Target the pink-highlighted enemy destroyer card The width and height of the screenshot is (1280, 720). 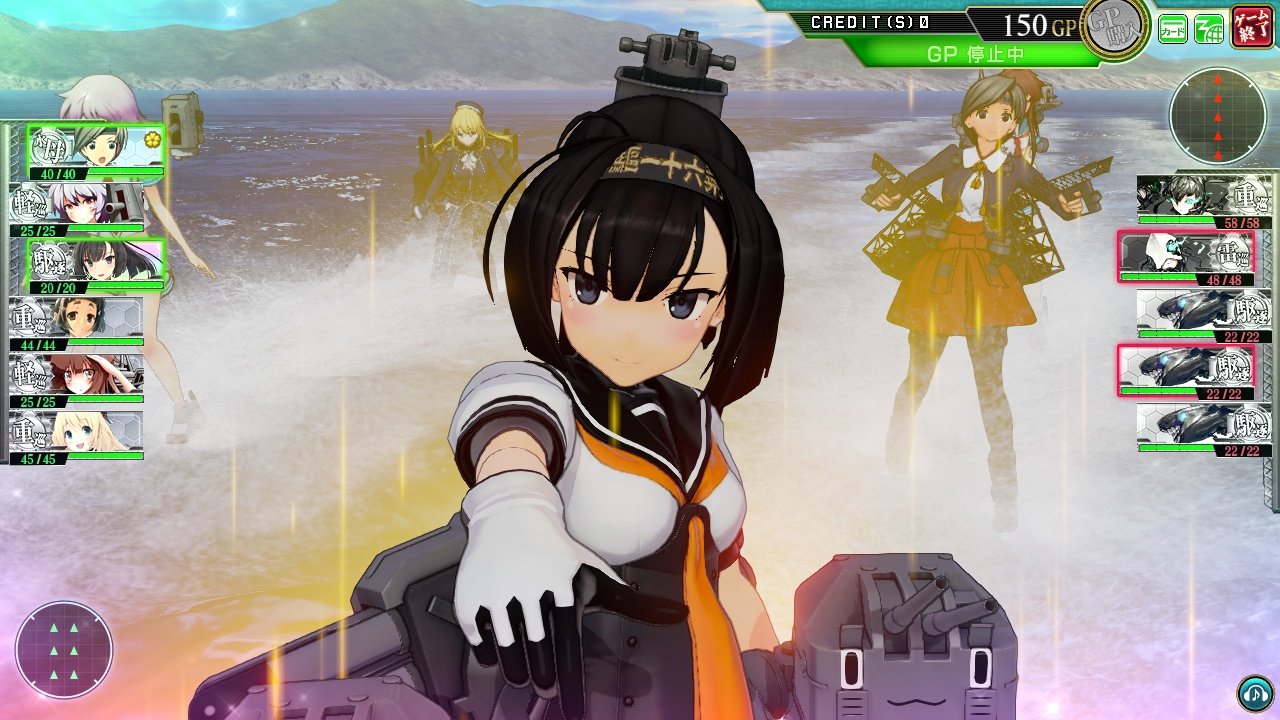pos(1186,371)
